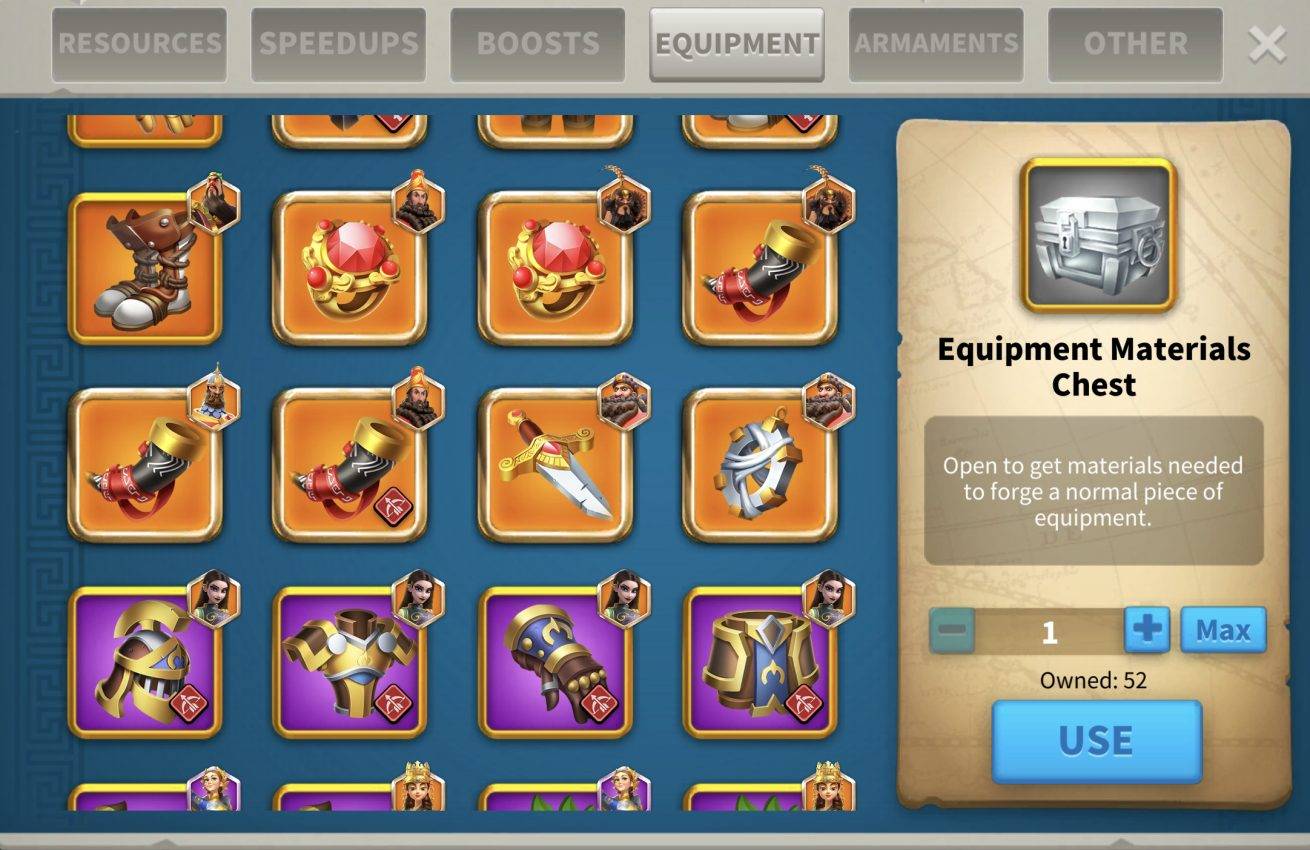Open the Other tab

[x=1135, y=44]
